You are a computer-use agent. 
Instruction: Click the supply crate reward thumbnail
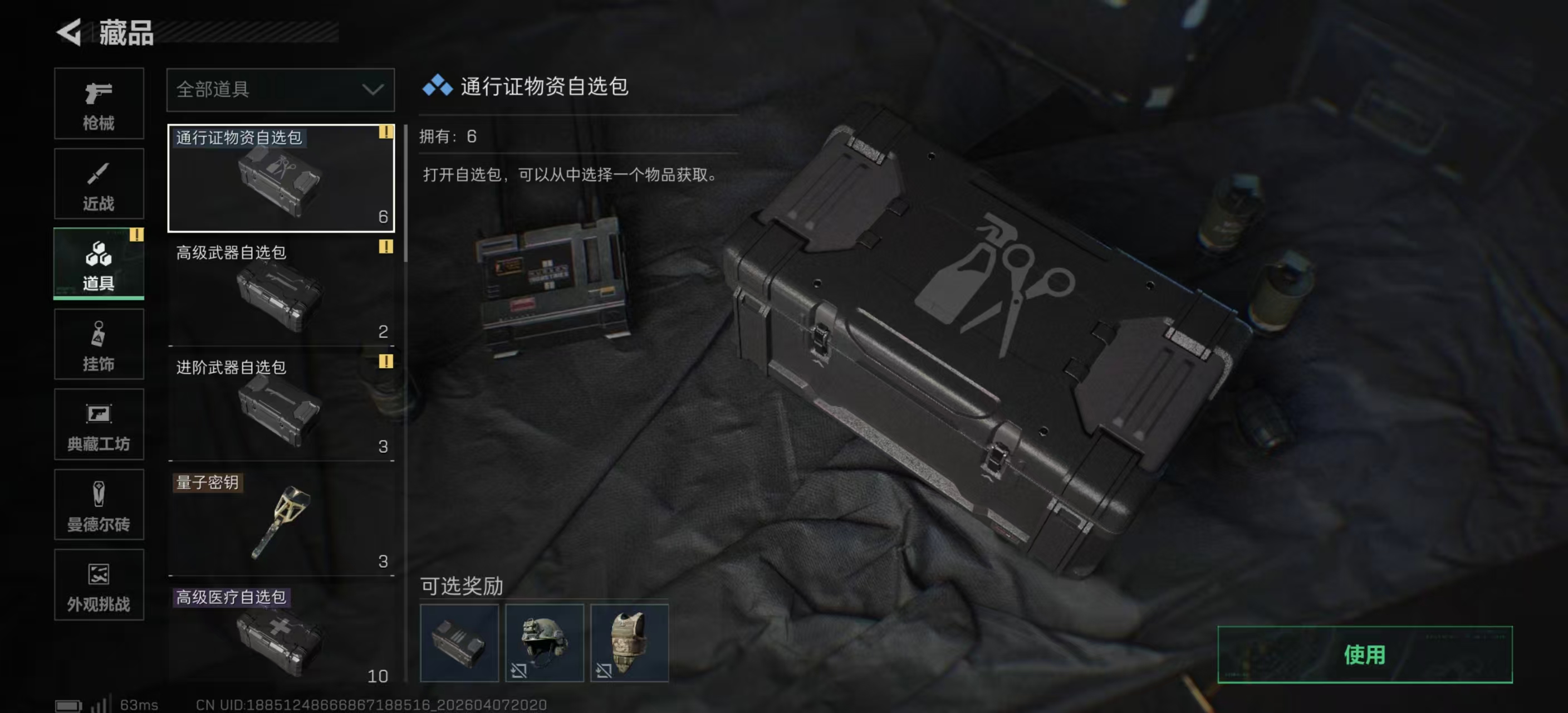coord(459,642)
